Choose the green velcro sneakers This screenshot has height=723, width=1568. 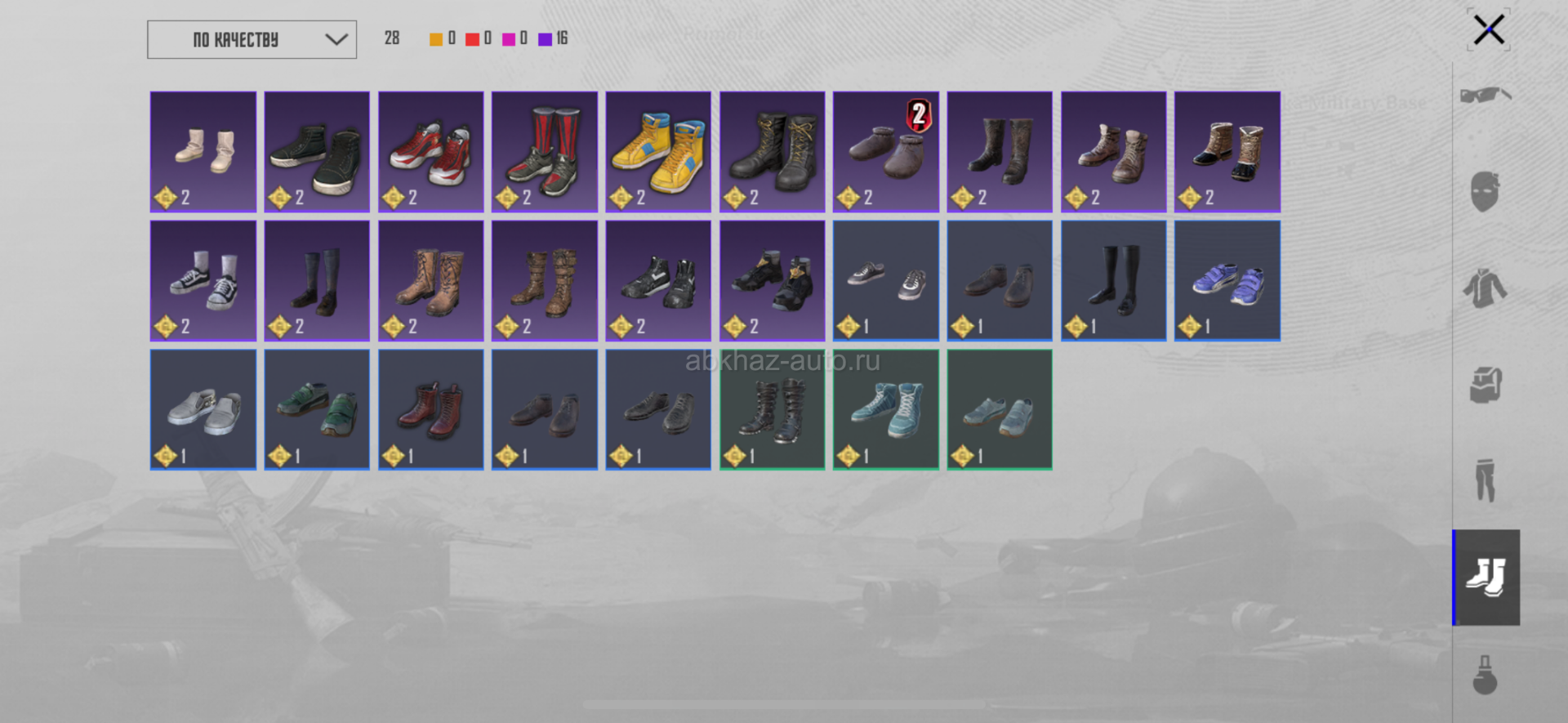[317, 409]
